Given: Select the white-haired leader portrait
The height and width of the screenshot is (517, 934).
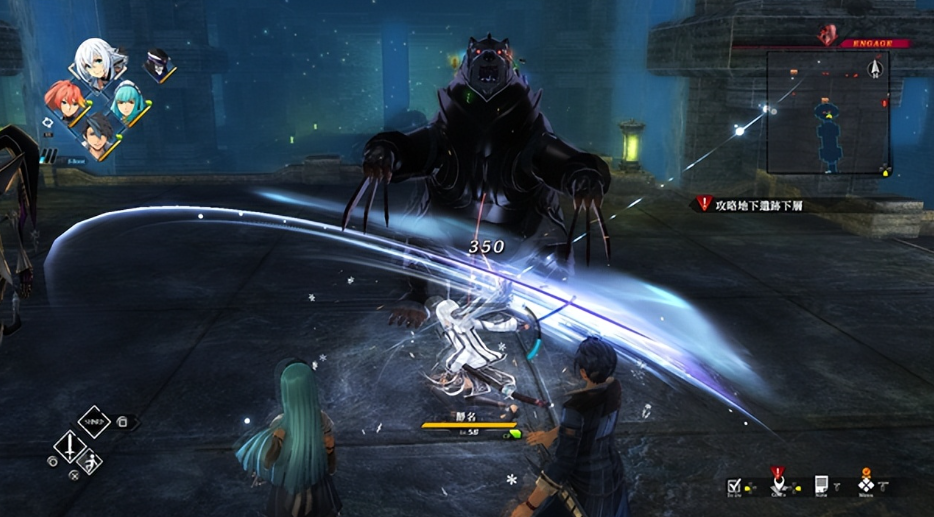Looking at the screenshot, I should coord(95,62).
